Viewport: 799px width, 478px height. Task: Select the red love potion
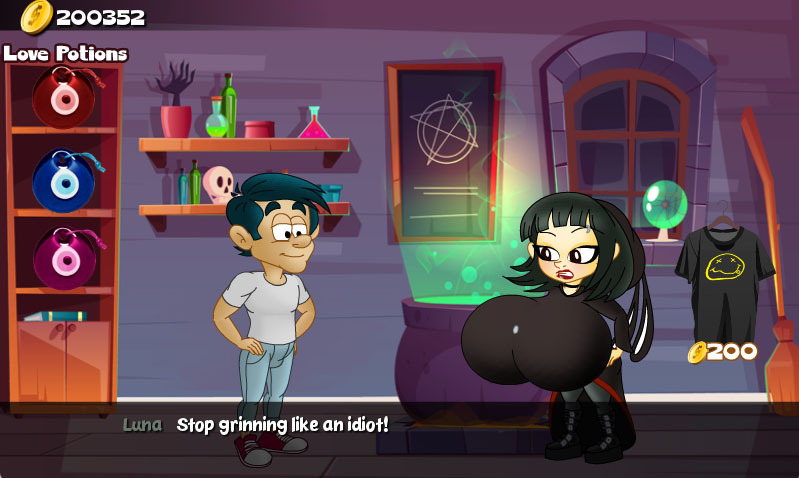[64, 97]
